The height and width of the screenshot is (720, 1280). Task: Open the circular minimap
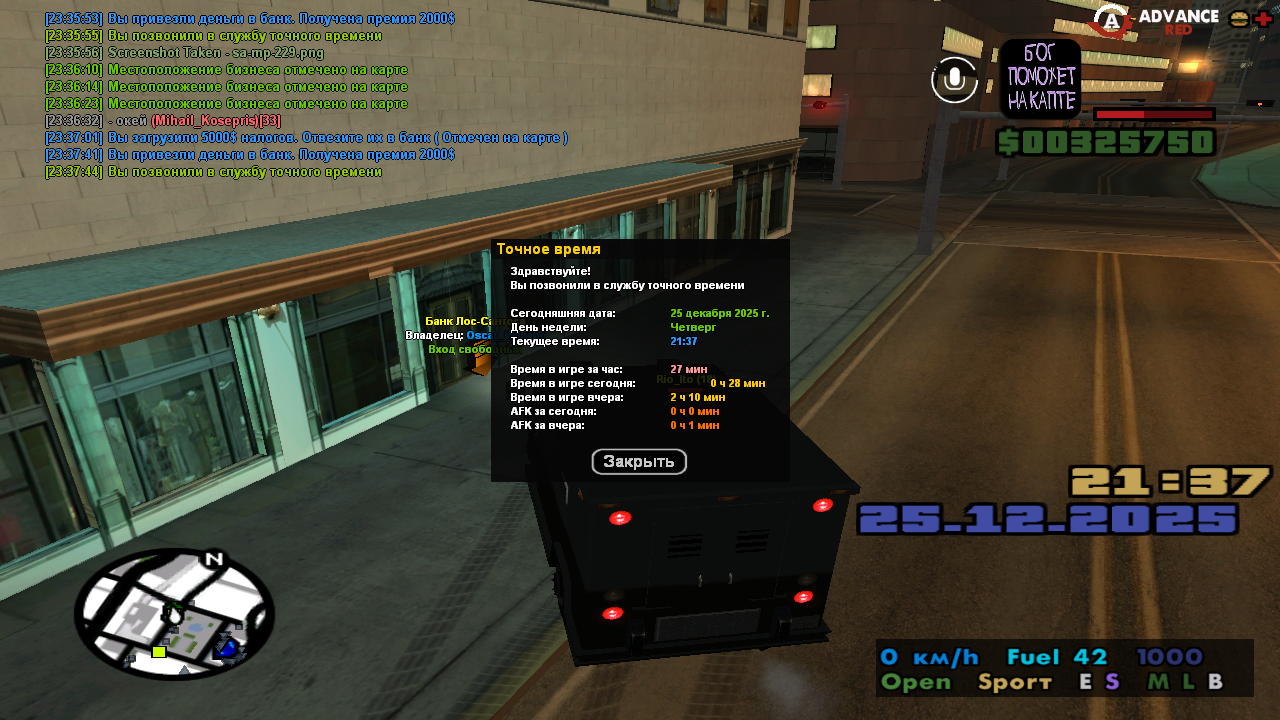[x=174, y=613]
